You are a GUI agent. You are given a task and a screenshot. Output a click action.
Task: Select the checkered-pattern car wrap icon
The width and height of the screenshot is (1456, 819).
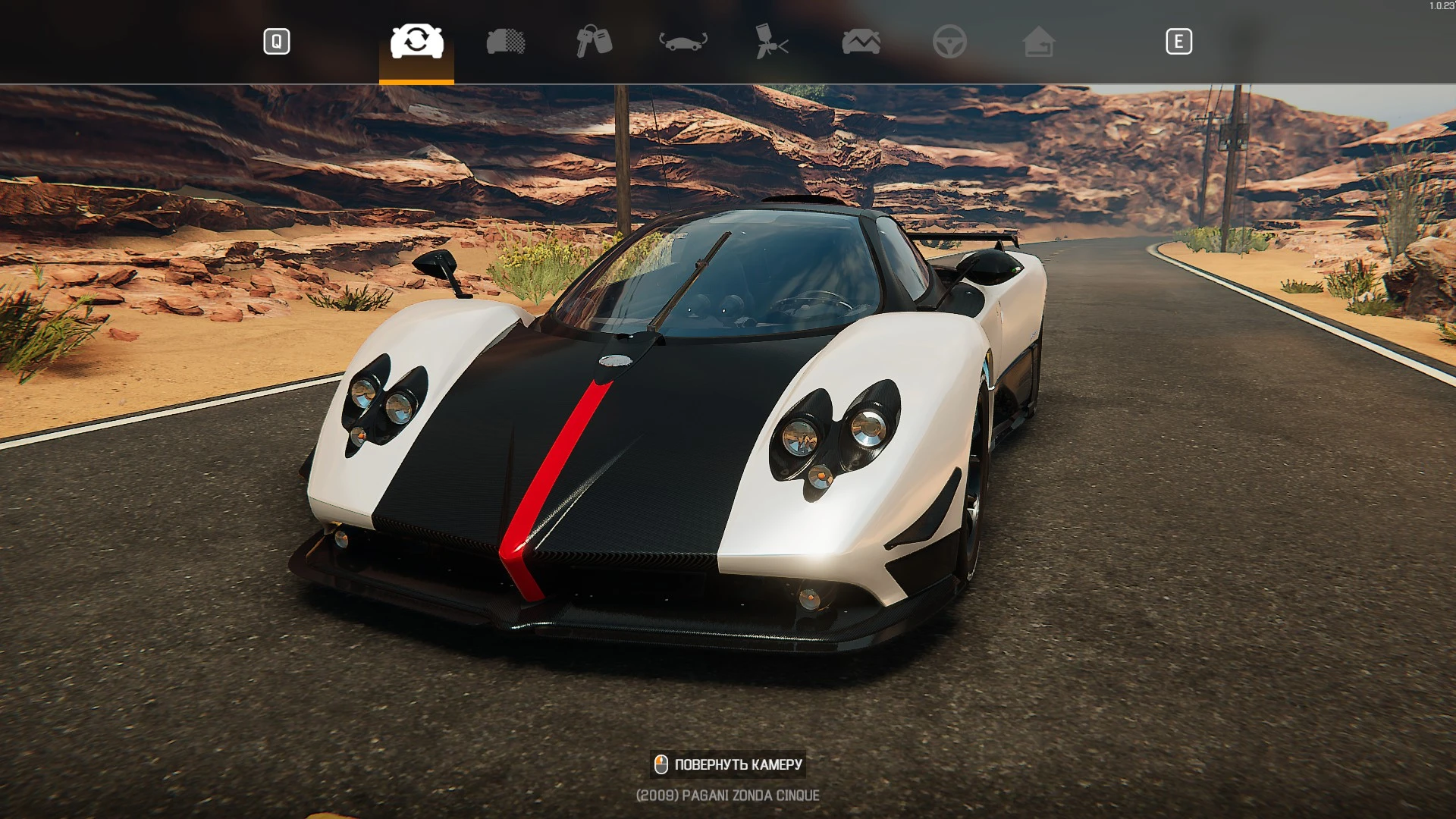(506, 42)
